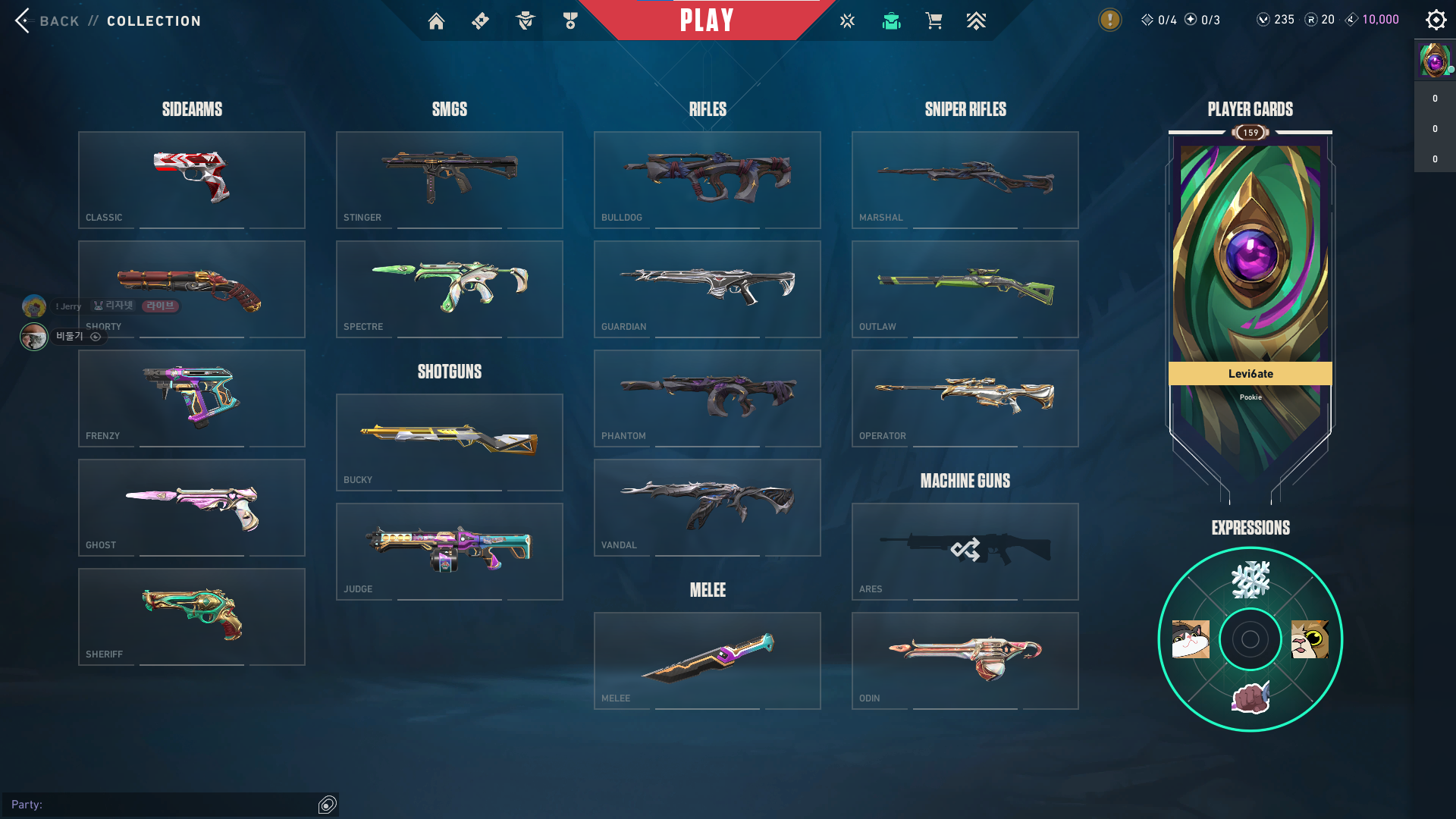Select the Melee knife tile
1456x819 pixels.
coord(708,661)
